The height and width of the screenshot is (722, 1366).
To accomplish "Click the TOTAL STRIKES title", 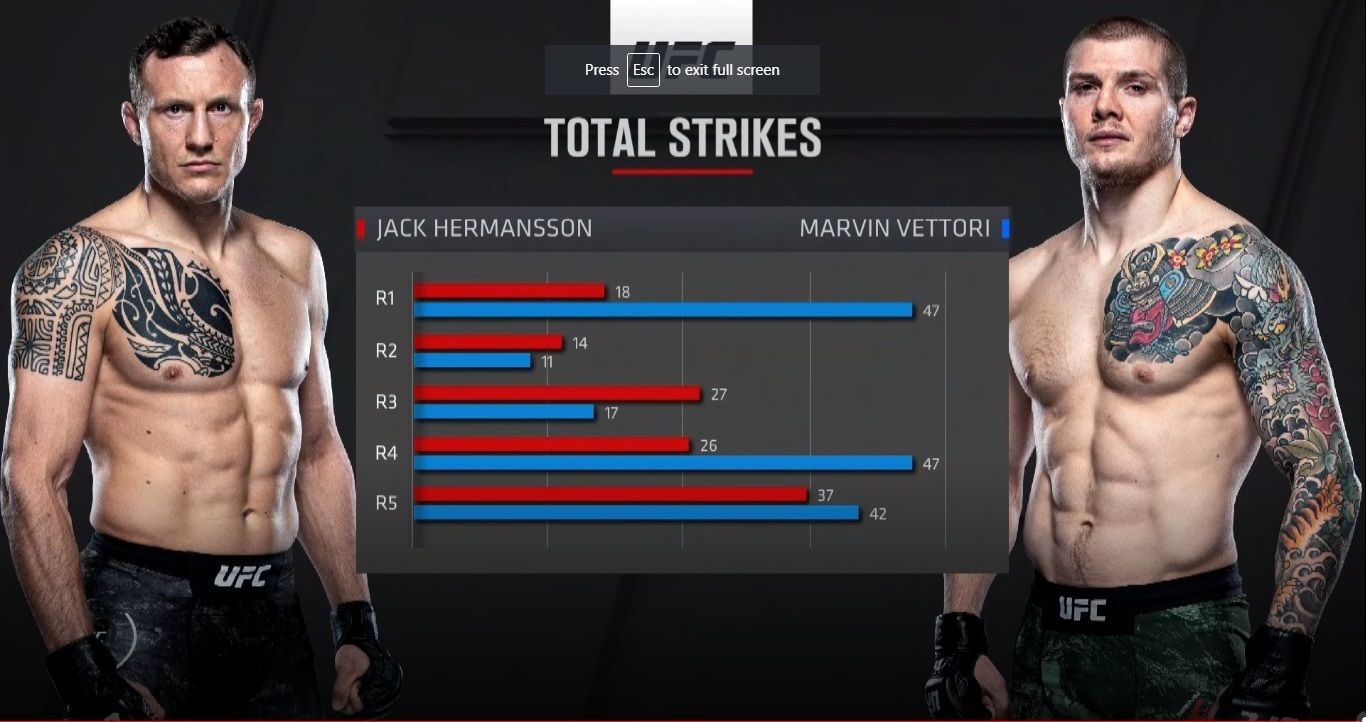I will 683,138.
